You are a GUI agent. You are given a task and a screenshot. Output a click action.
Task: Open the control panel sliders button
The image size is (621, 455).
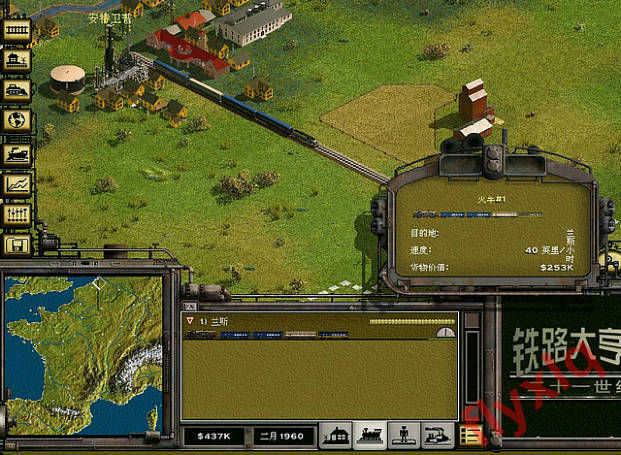tap(17, 214)
